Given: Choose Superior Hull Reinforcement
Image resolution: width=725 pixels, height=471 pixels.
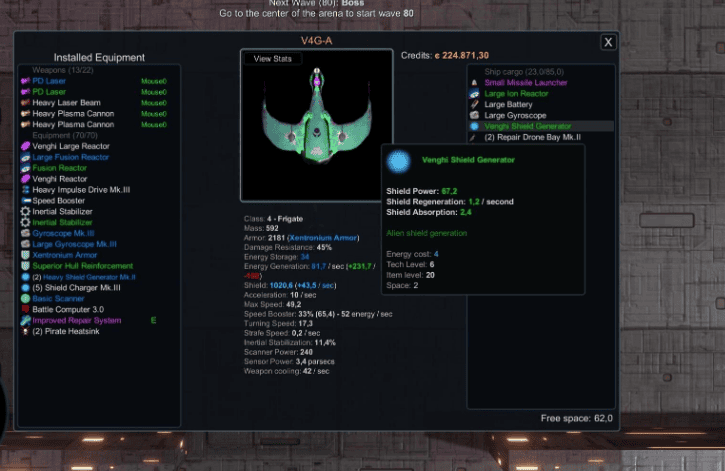Looking at the screenshot, I should pyautogui.click(x=82, y=266).
